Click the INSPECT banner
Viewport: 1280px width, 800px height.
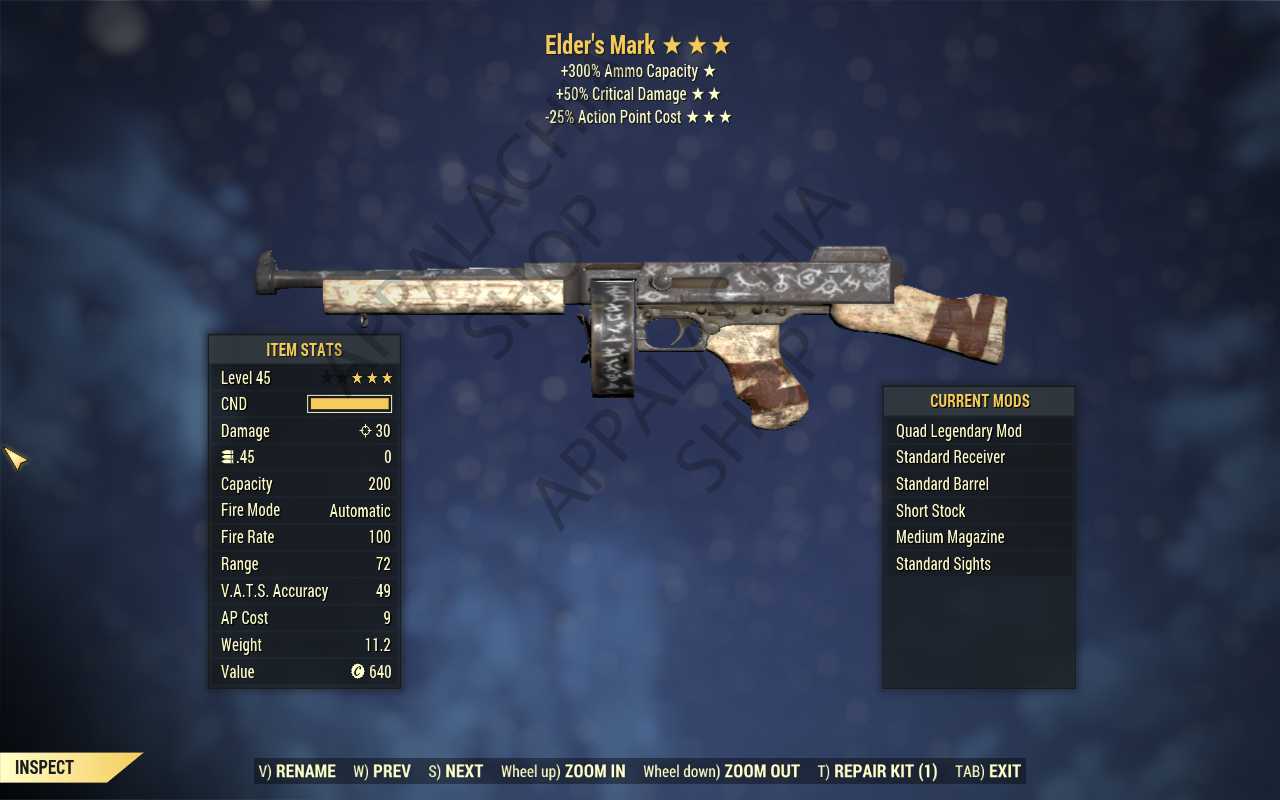point(42,767)
